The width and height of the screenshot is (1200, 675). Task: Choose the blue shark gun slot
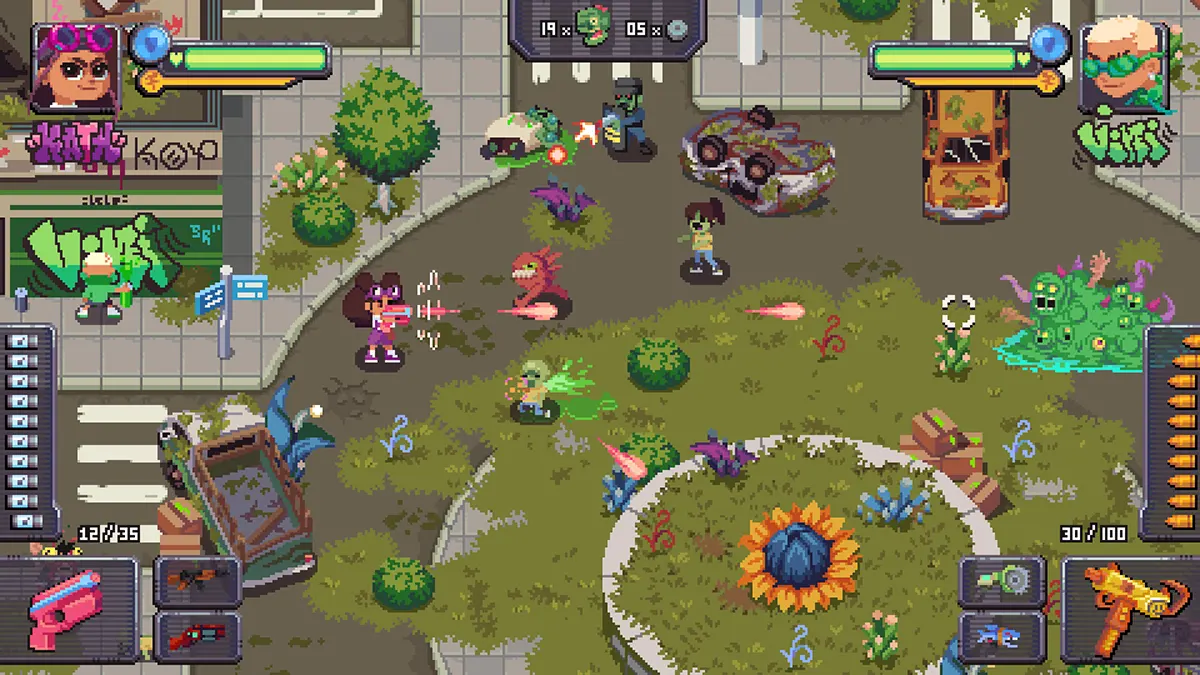(x=1002, y=636)
